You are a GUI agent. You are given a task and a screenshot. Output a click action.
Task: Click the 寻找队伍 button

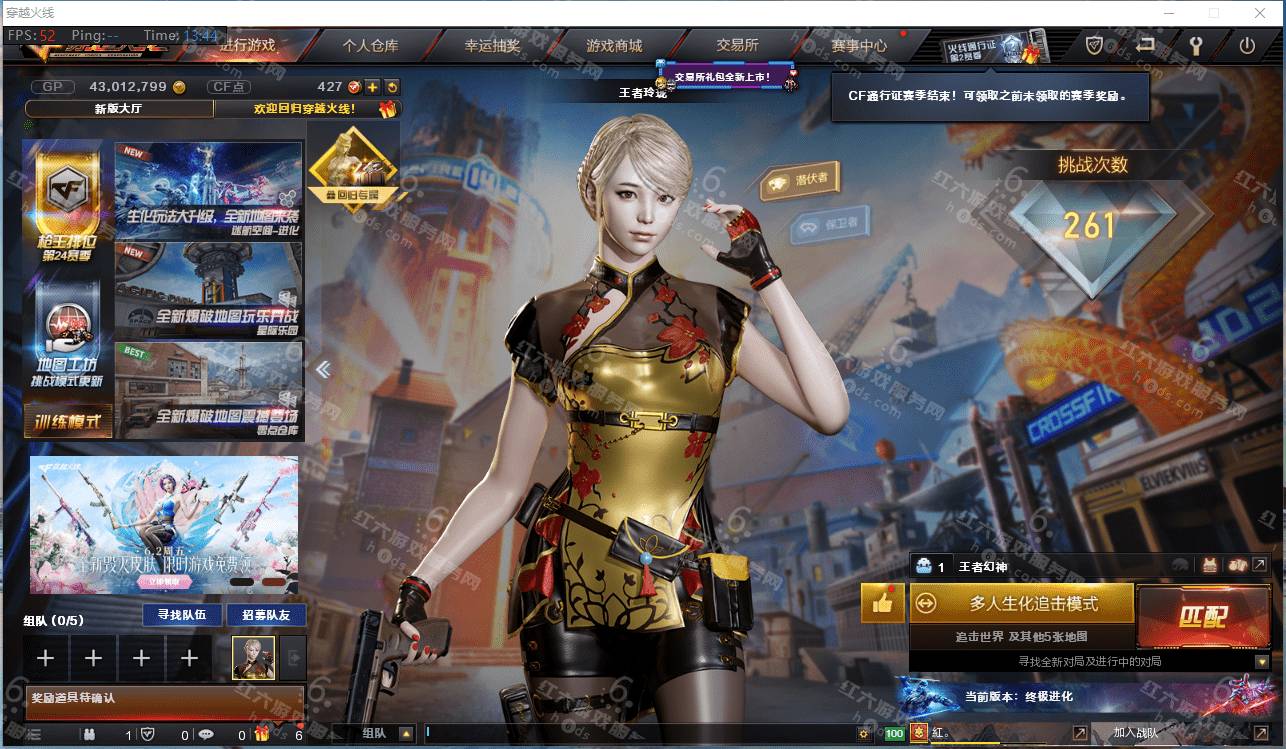tap(180, 615)
